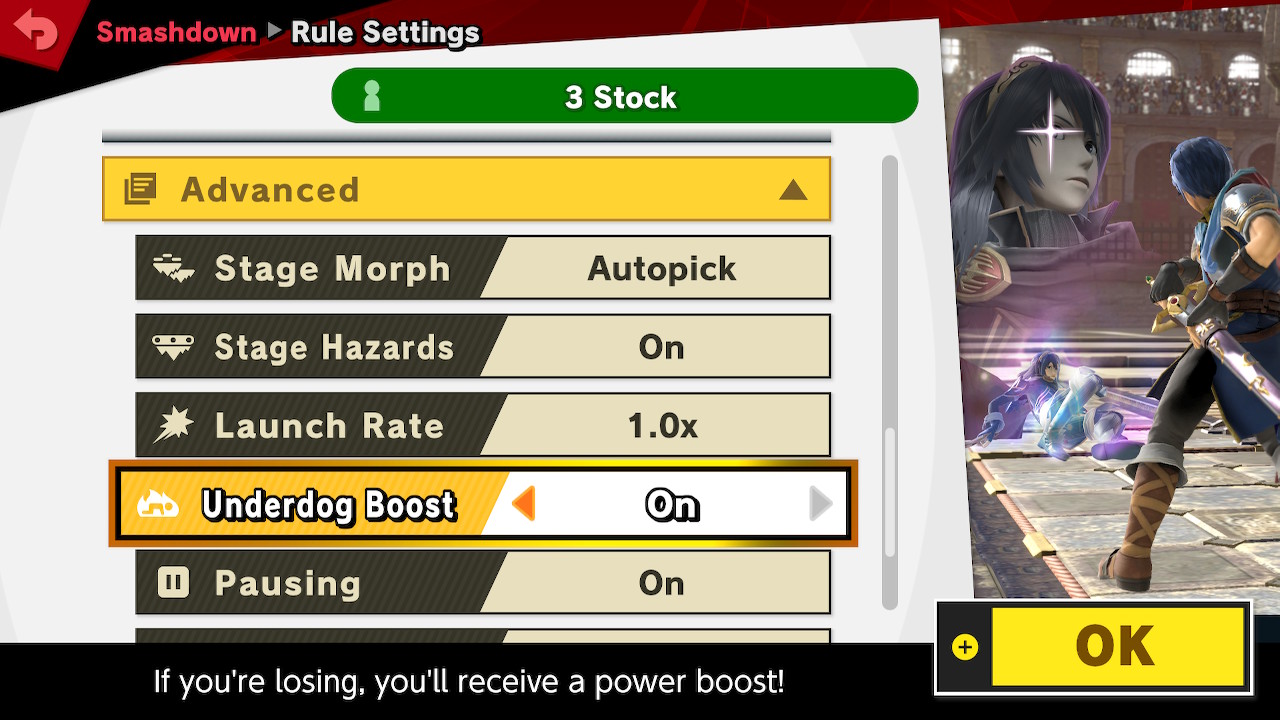Turn off Underdog Boost
1280x720 pixels.
[672, 505]
